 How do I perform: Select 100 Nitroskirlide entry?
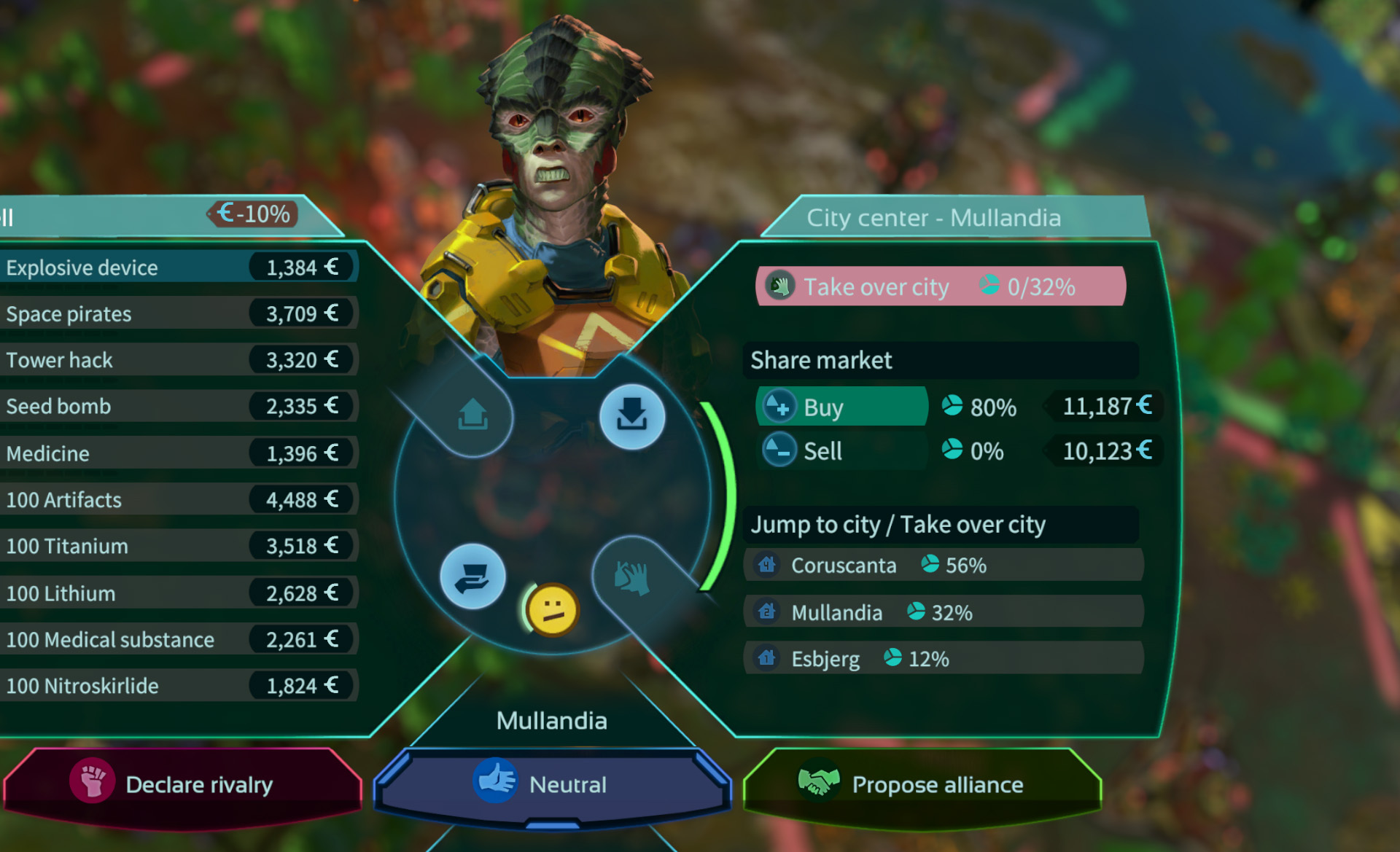tap(175, 686)
